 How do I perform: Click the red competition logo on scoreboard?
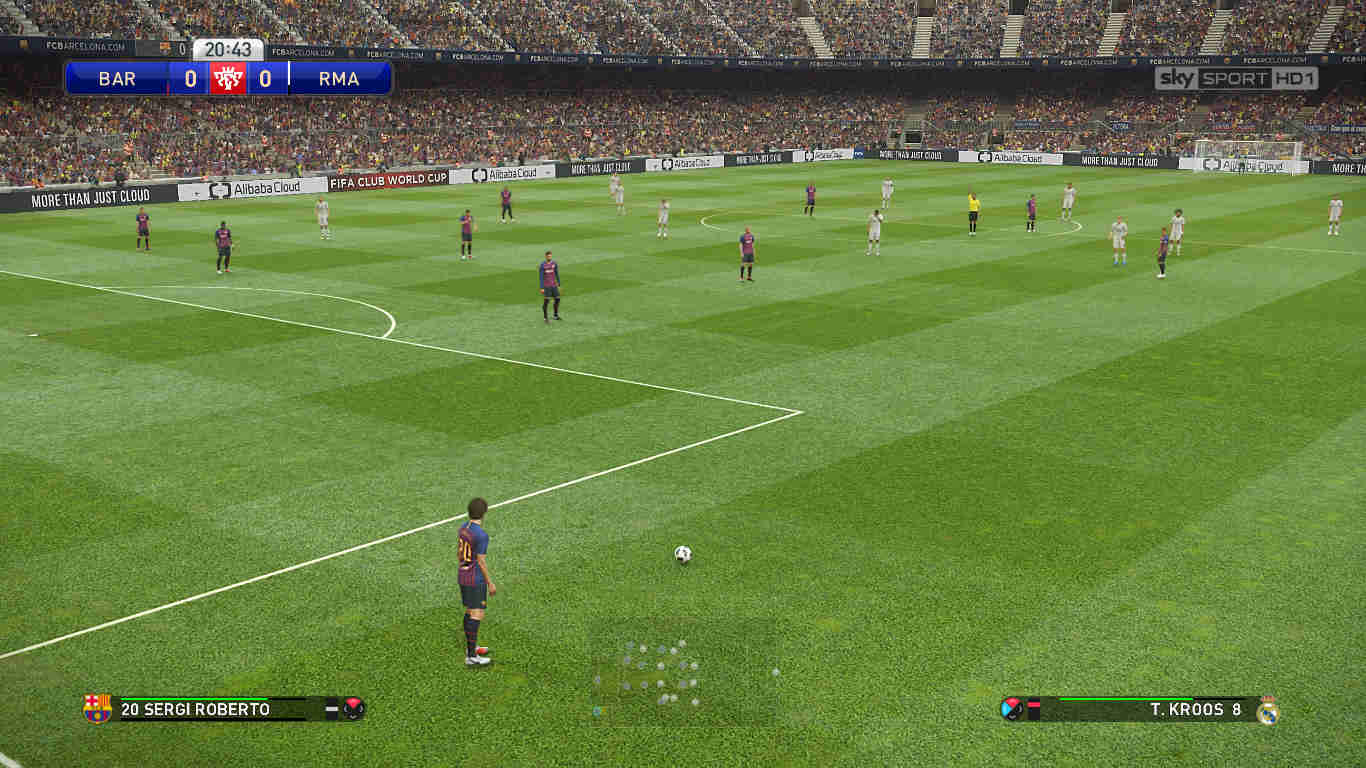229,77
